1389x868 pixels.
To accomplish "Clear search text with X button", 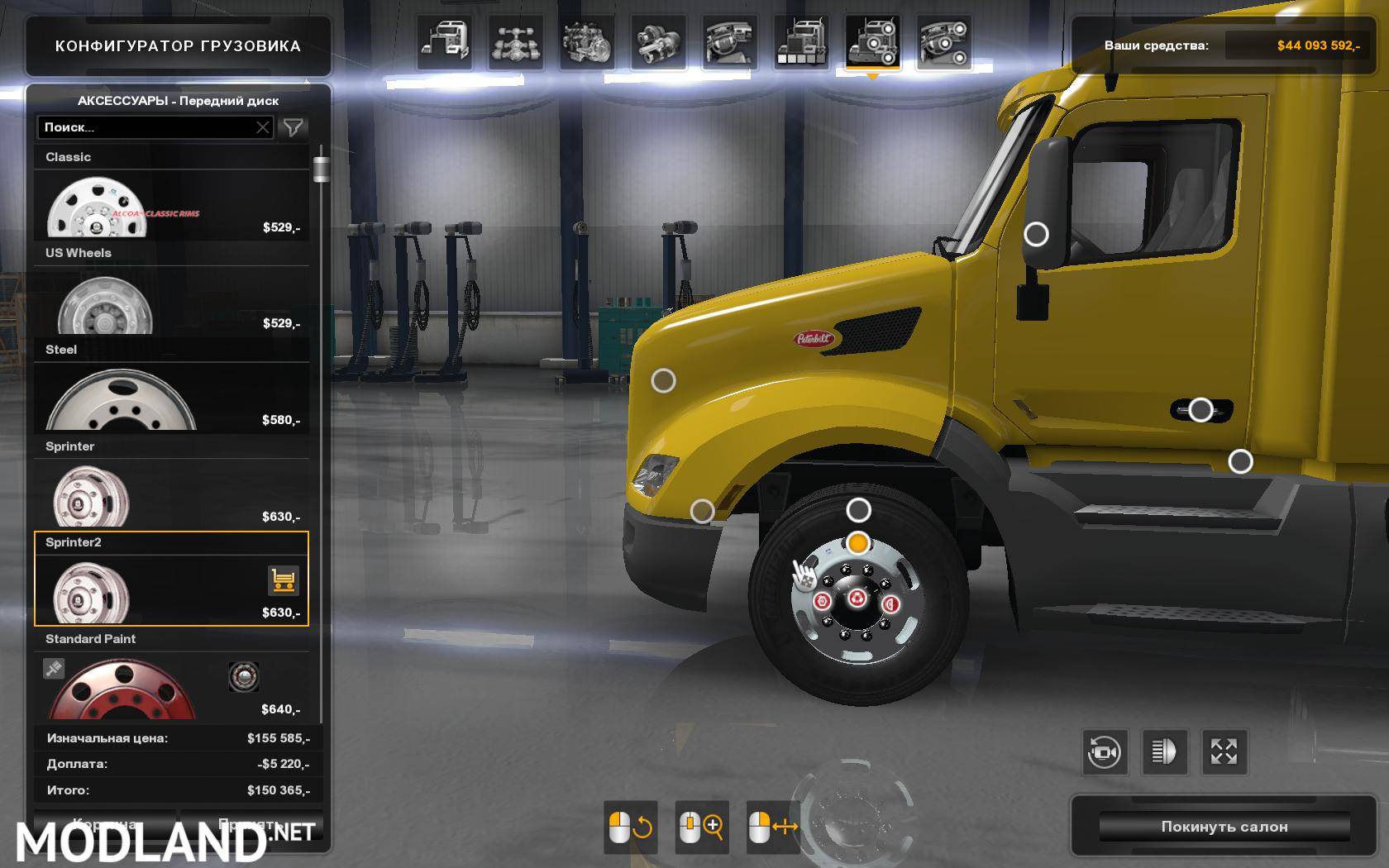I will click(x=262, y=127).
